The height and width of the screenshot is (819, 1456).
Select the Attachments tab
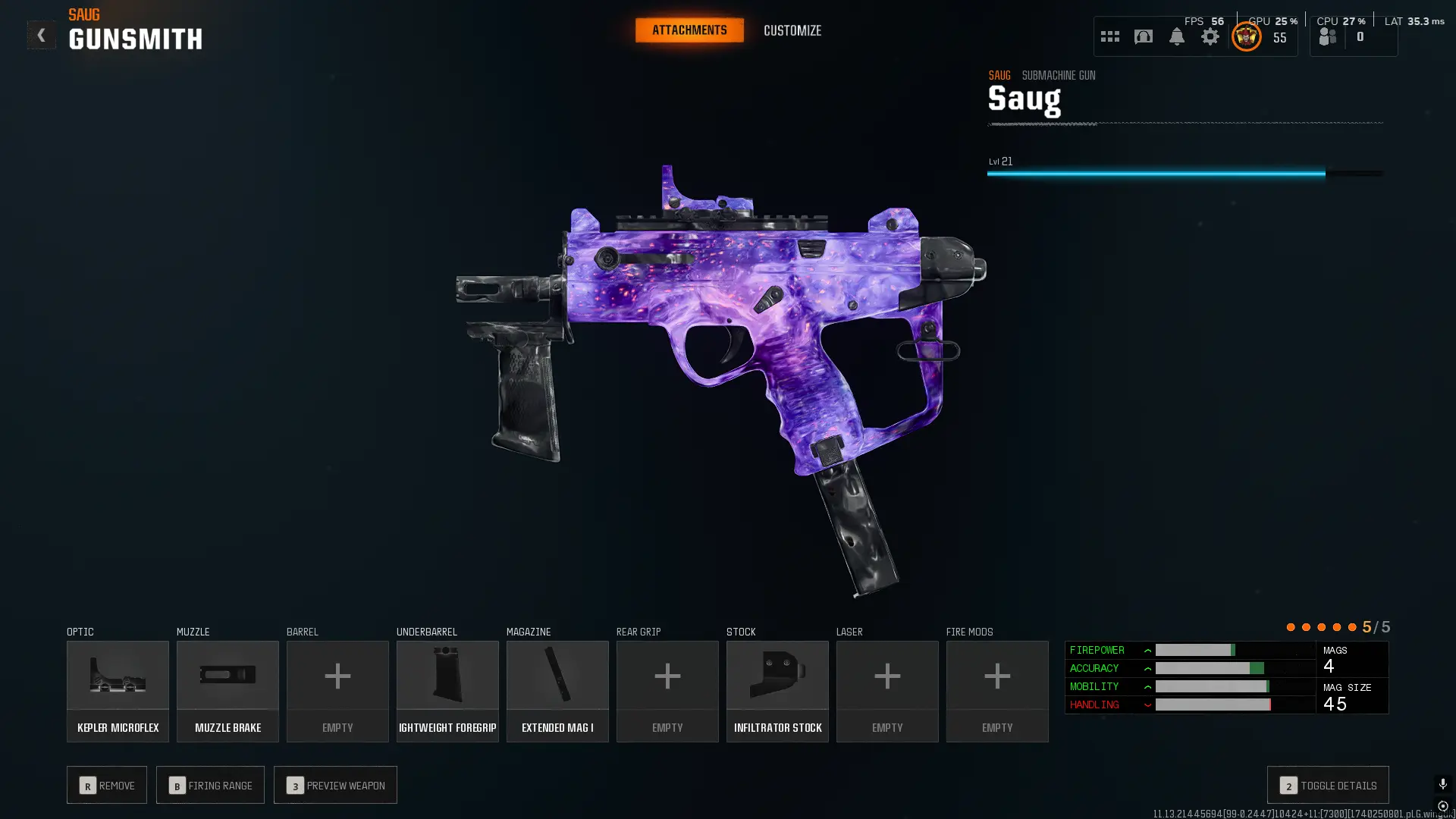point(689,30)
